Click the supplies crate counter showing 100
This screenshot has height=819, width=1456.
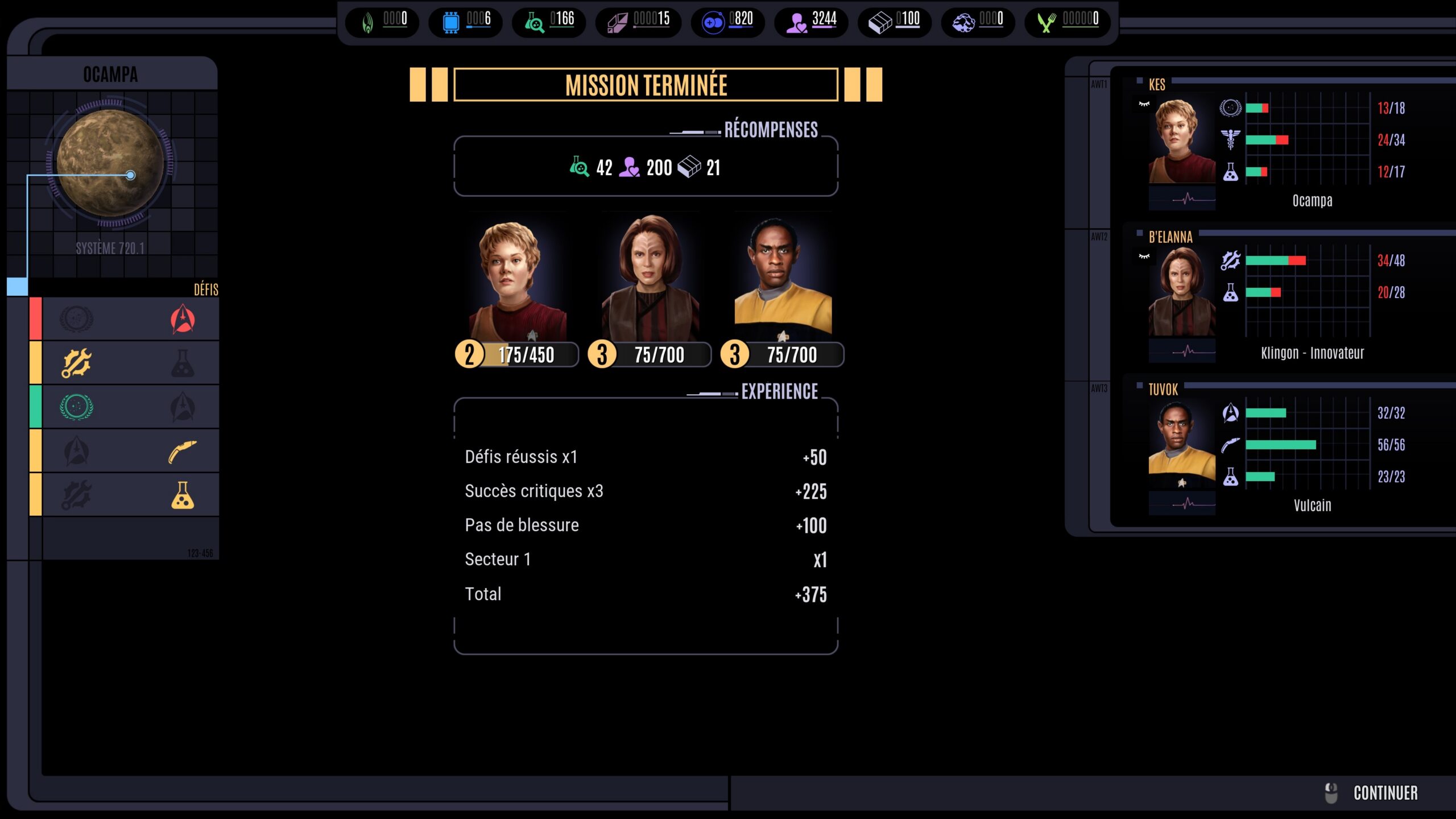(894, 22)
